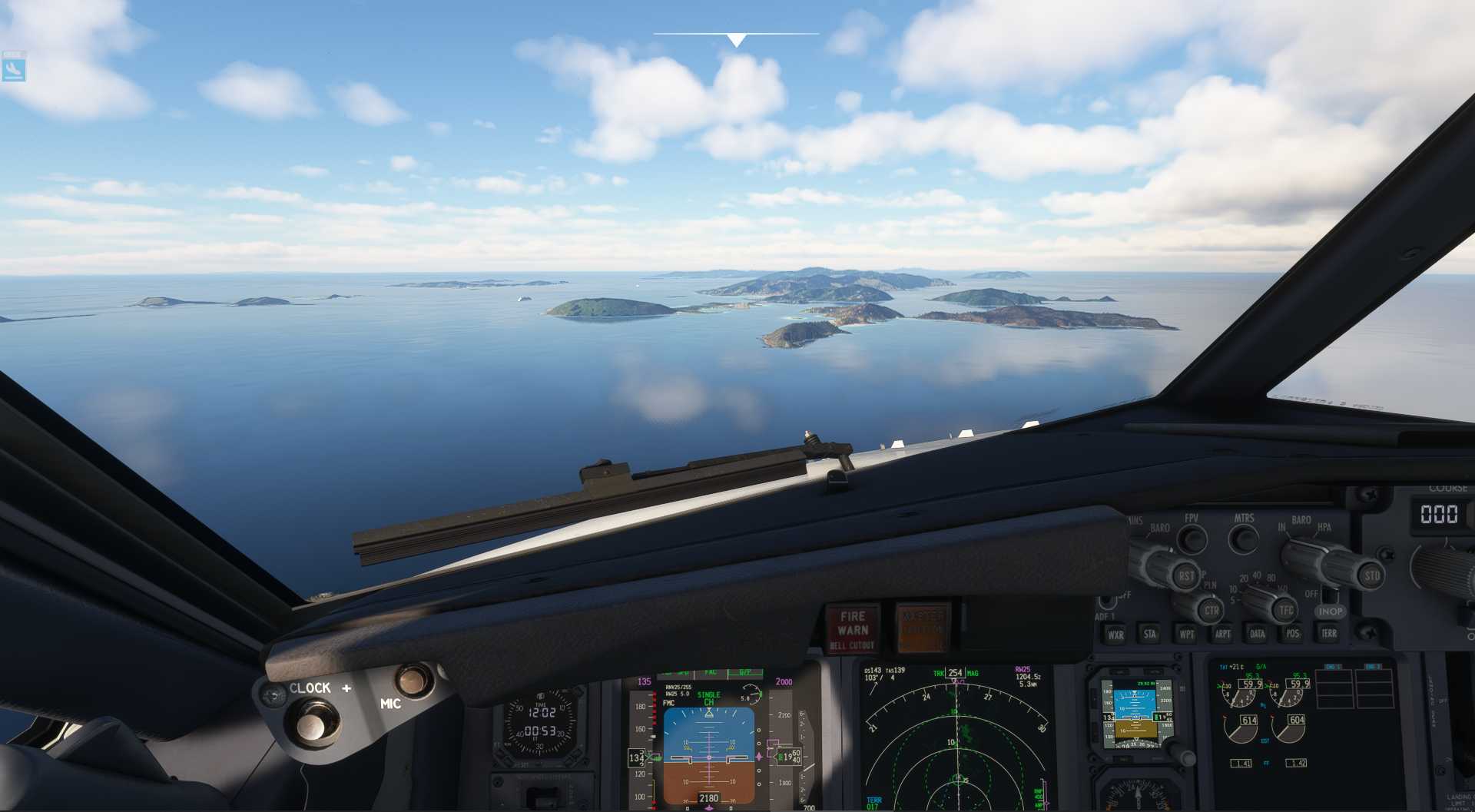
Task: Click the CLOCK button on the glareshield
Action: [x=311, y=724]
